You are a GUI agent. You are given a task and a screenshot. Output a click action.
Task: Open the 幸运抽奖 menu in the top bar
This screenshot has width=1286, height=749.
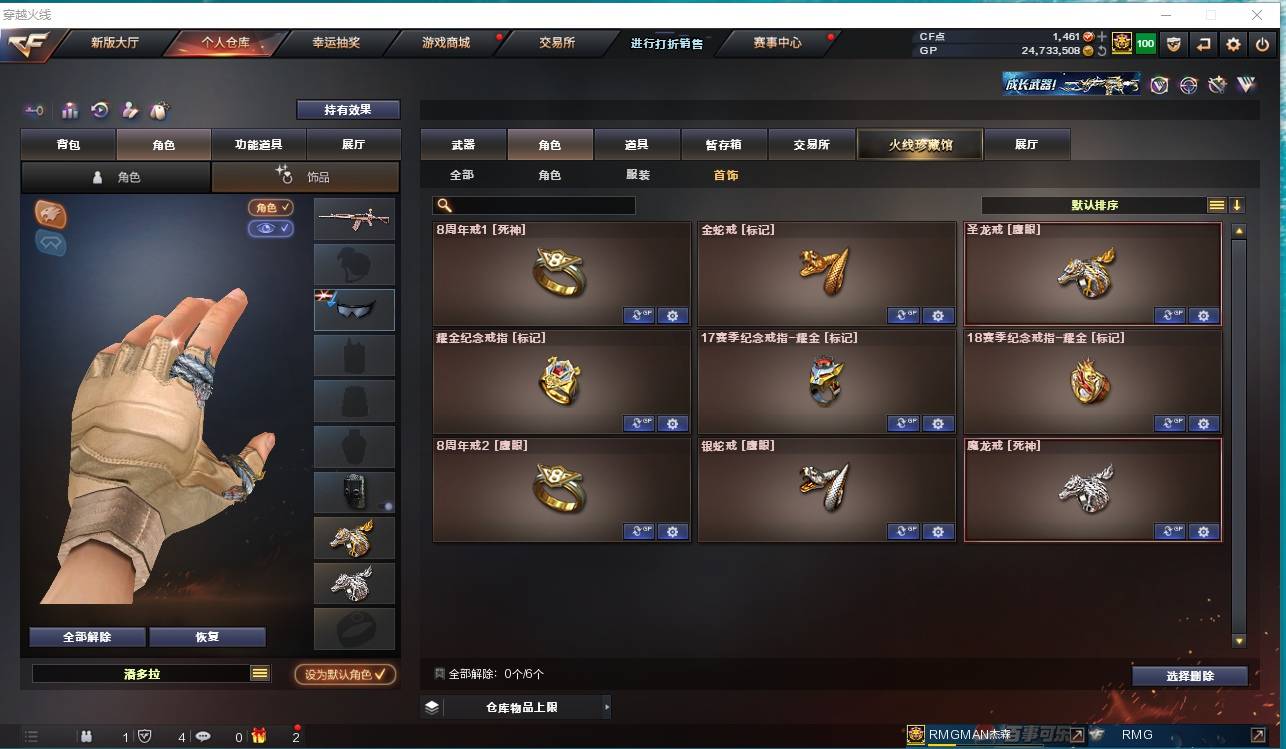tap(335, 43)
